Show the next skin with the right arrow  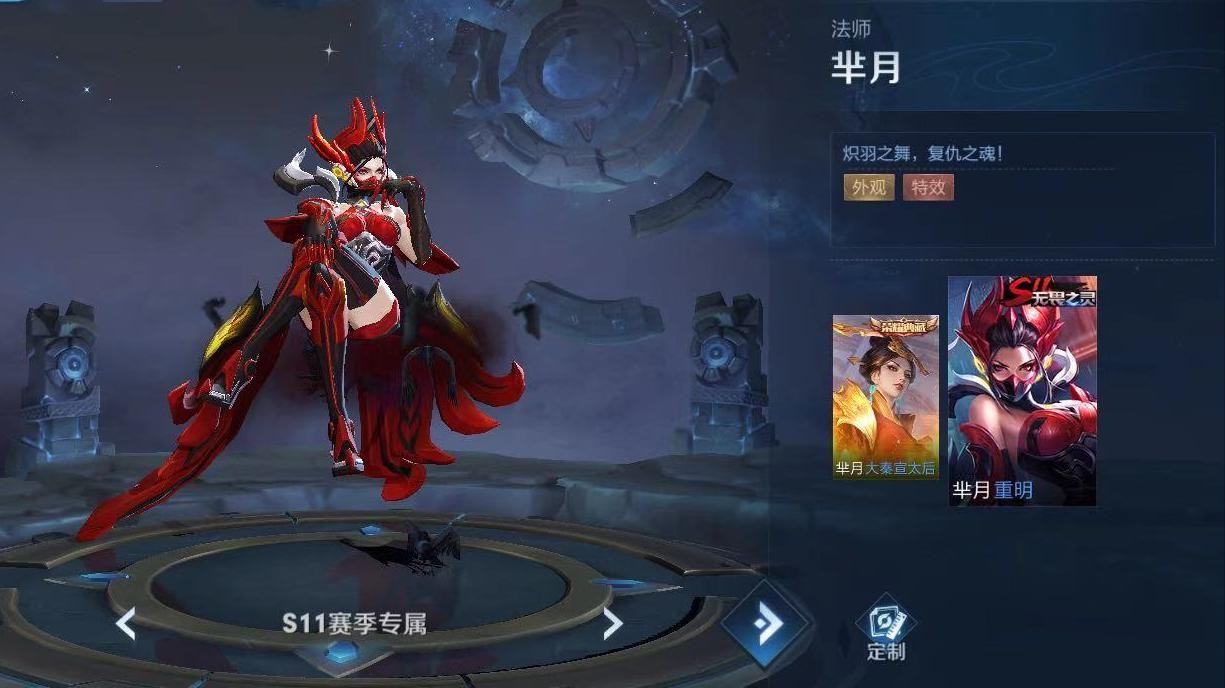pos(612,624)
